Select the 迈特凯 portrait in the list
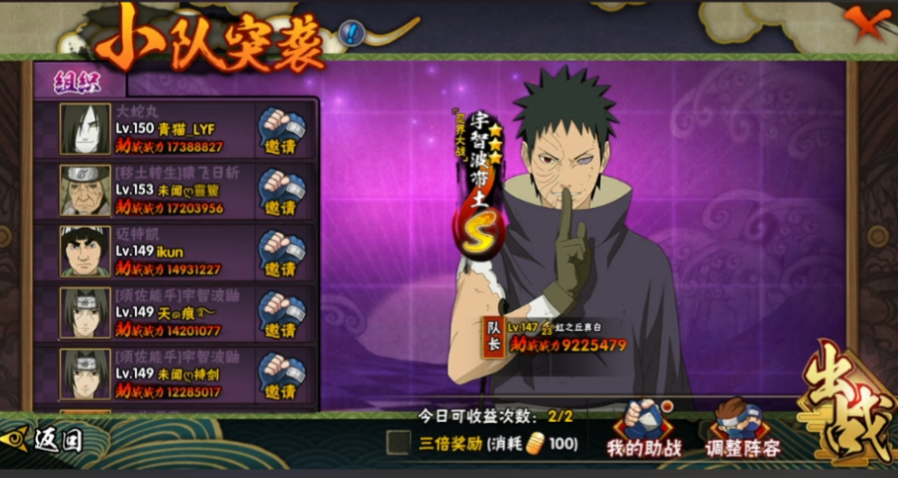 [85, 251]
